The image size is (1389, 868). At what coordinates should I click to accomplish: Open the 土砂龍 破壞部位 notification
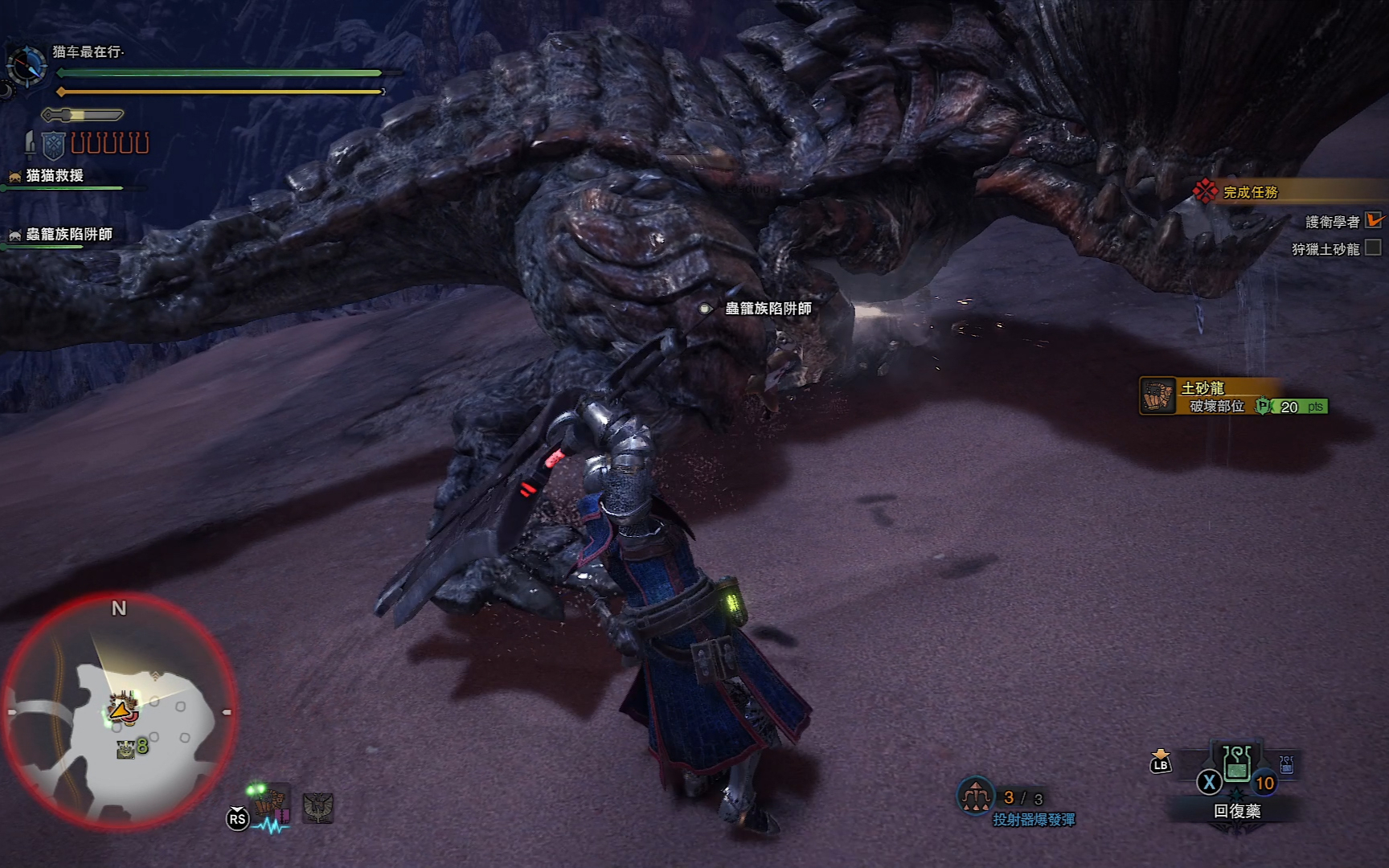pyautogui.click(x=1233, y=397)
